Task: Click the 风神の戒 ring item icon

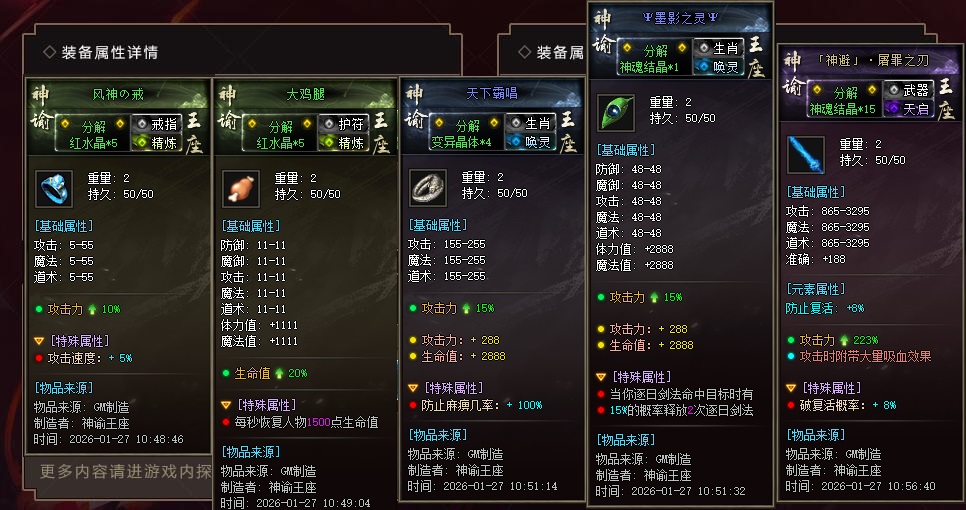Action: pos(53,189)
